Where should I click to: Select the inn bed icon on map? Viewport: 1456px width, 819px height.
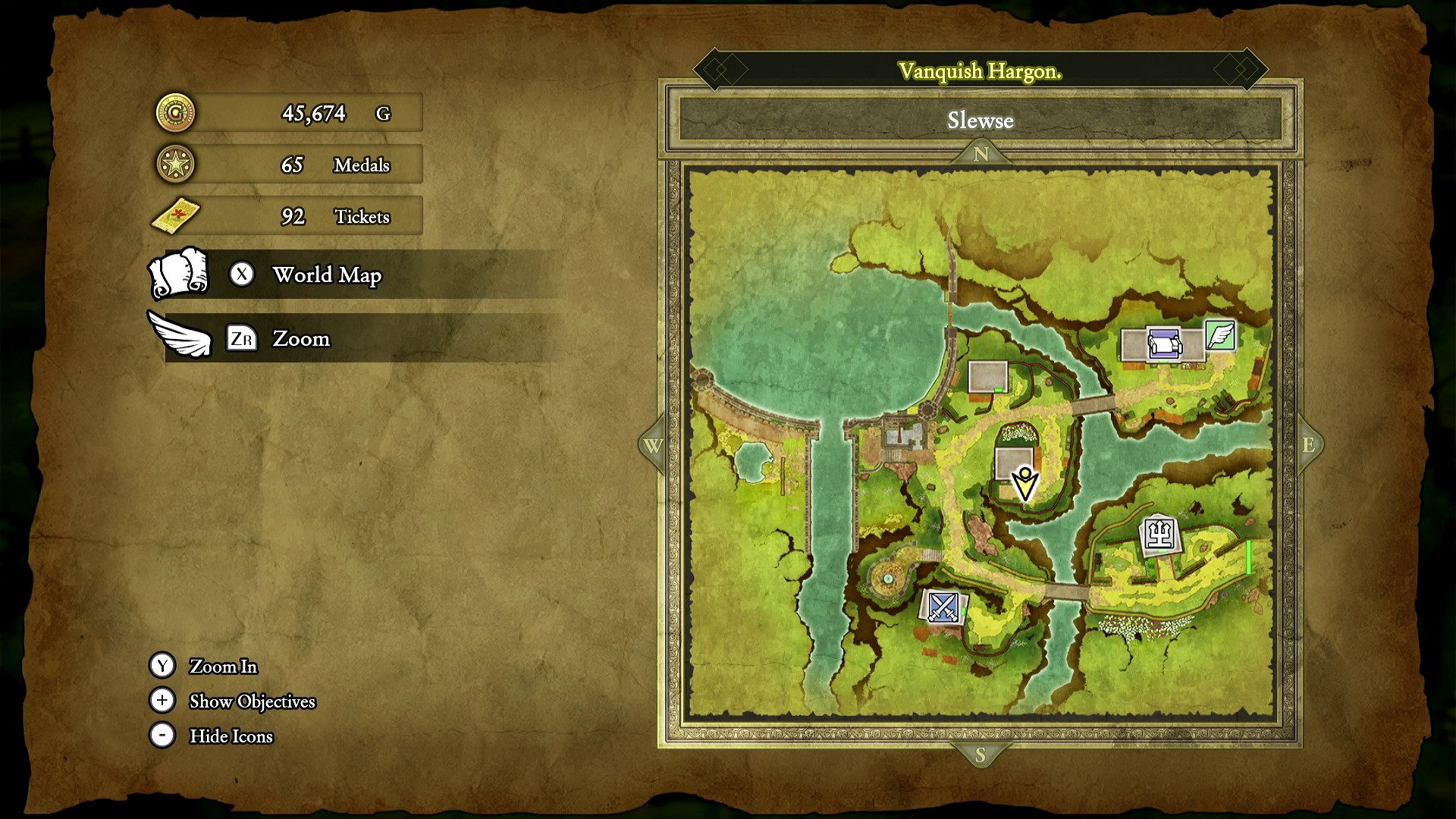[1164, 344]
